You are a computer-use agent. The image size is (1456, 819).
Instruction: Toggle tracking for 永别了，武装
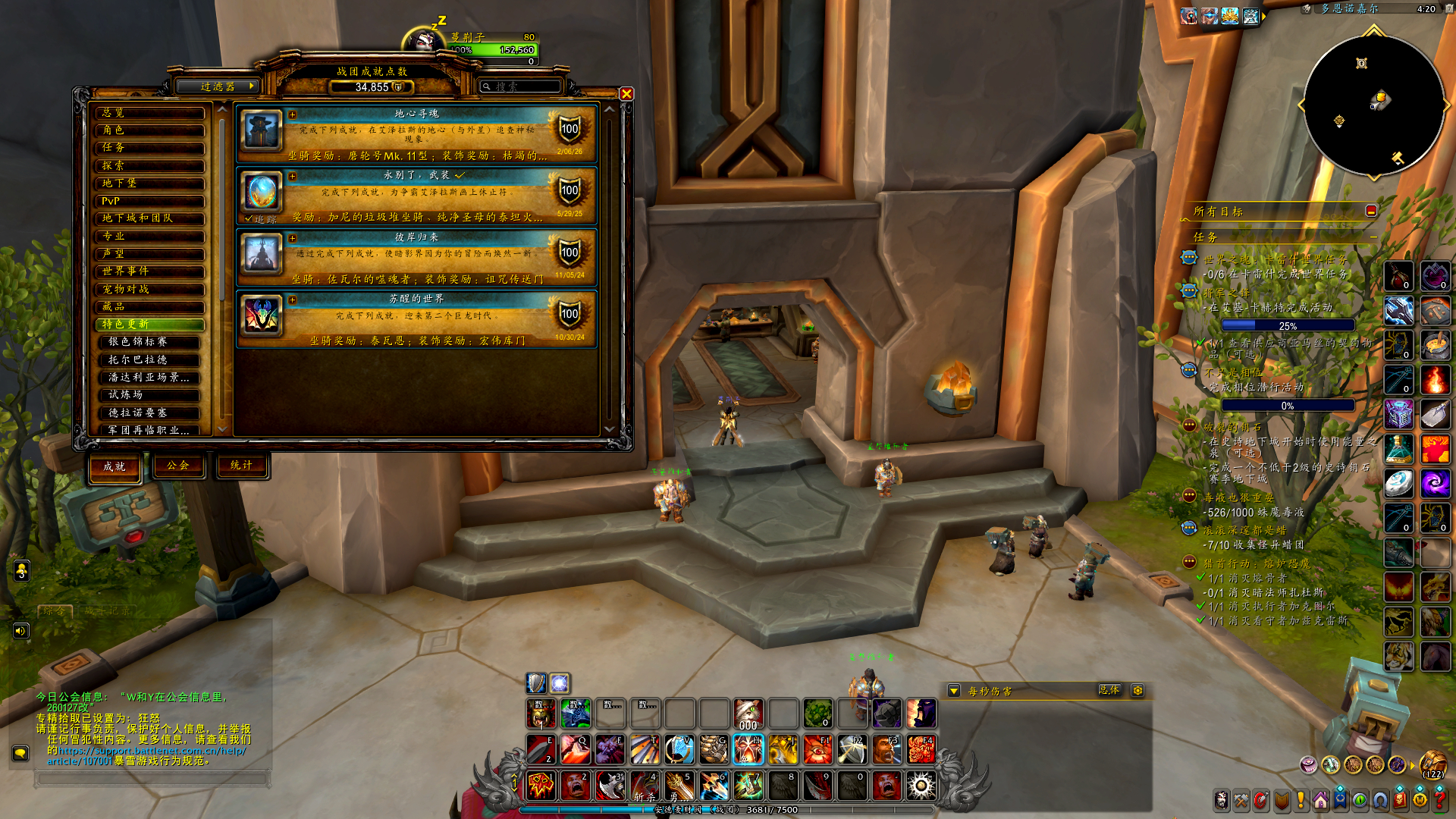[x=249, y=219]
